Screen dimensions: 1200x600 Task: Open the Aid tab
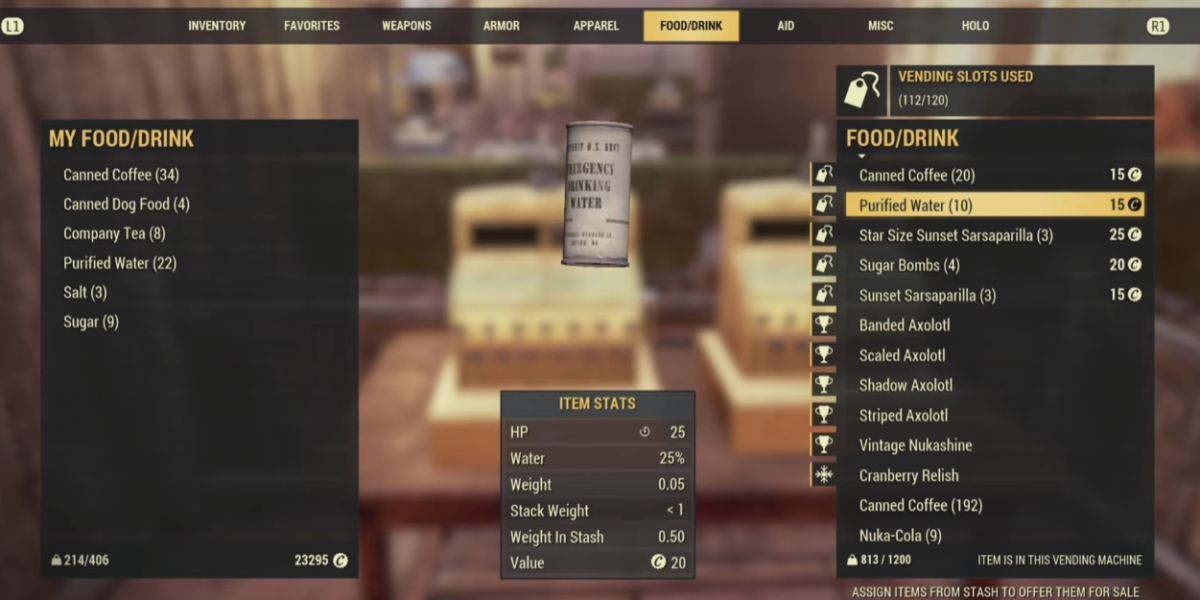[786, 26]
